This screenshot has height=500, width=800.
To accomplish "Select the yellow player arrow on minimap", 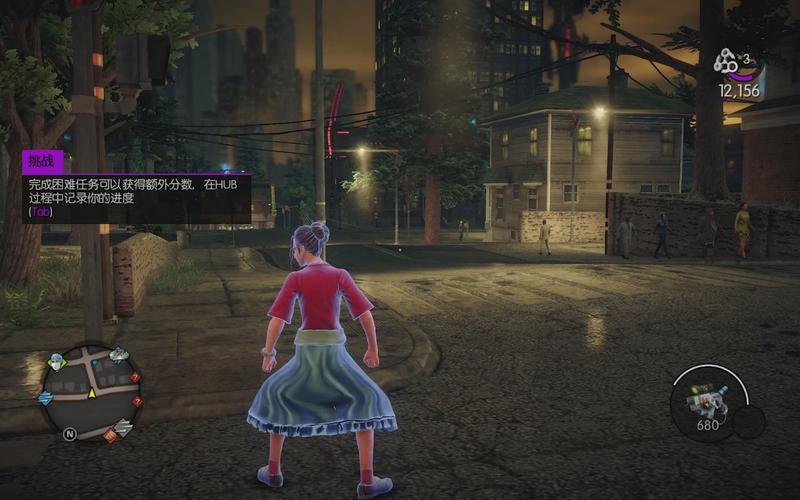I will tap(91, 393).
